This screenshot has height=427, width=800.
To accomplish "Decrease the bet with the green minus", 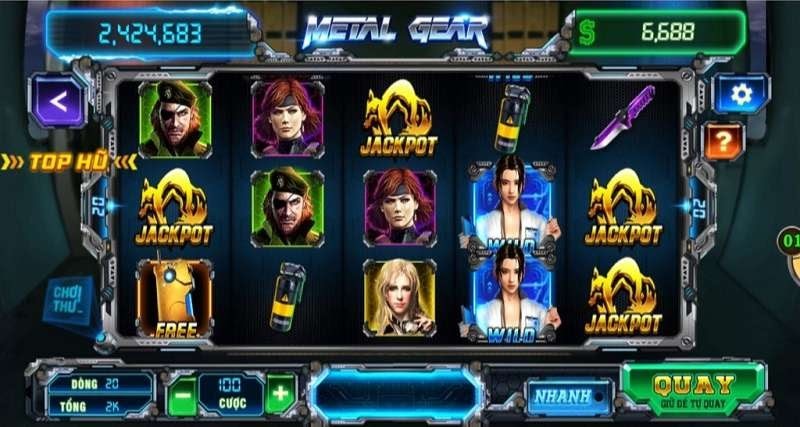I will (181, 394).
